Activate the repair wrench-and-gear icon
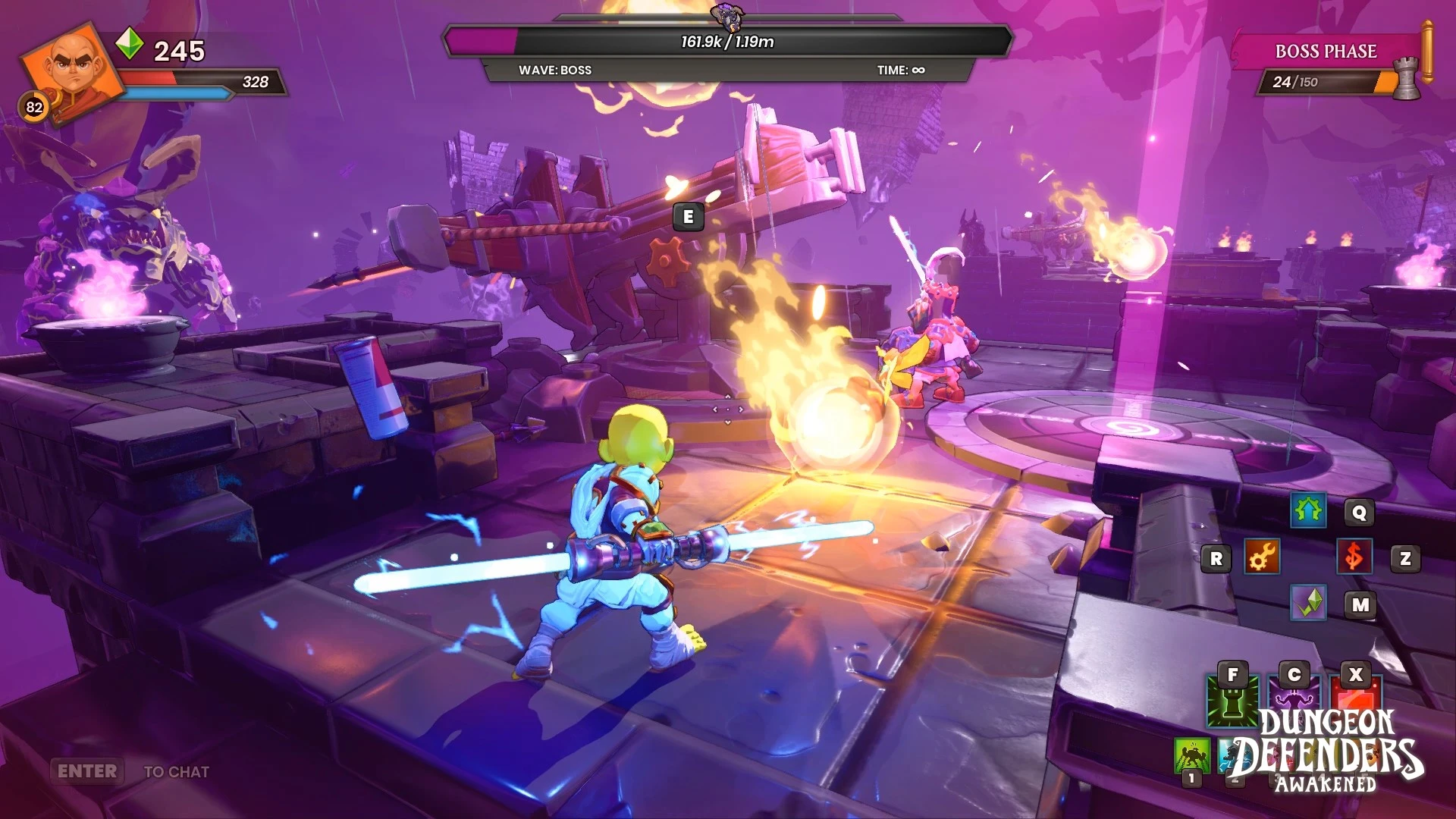Screen dimensions: 1456x819 pyautogui.click(x=1262, y=558)
